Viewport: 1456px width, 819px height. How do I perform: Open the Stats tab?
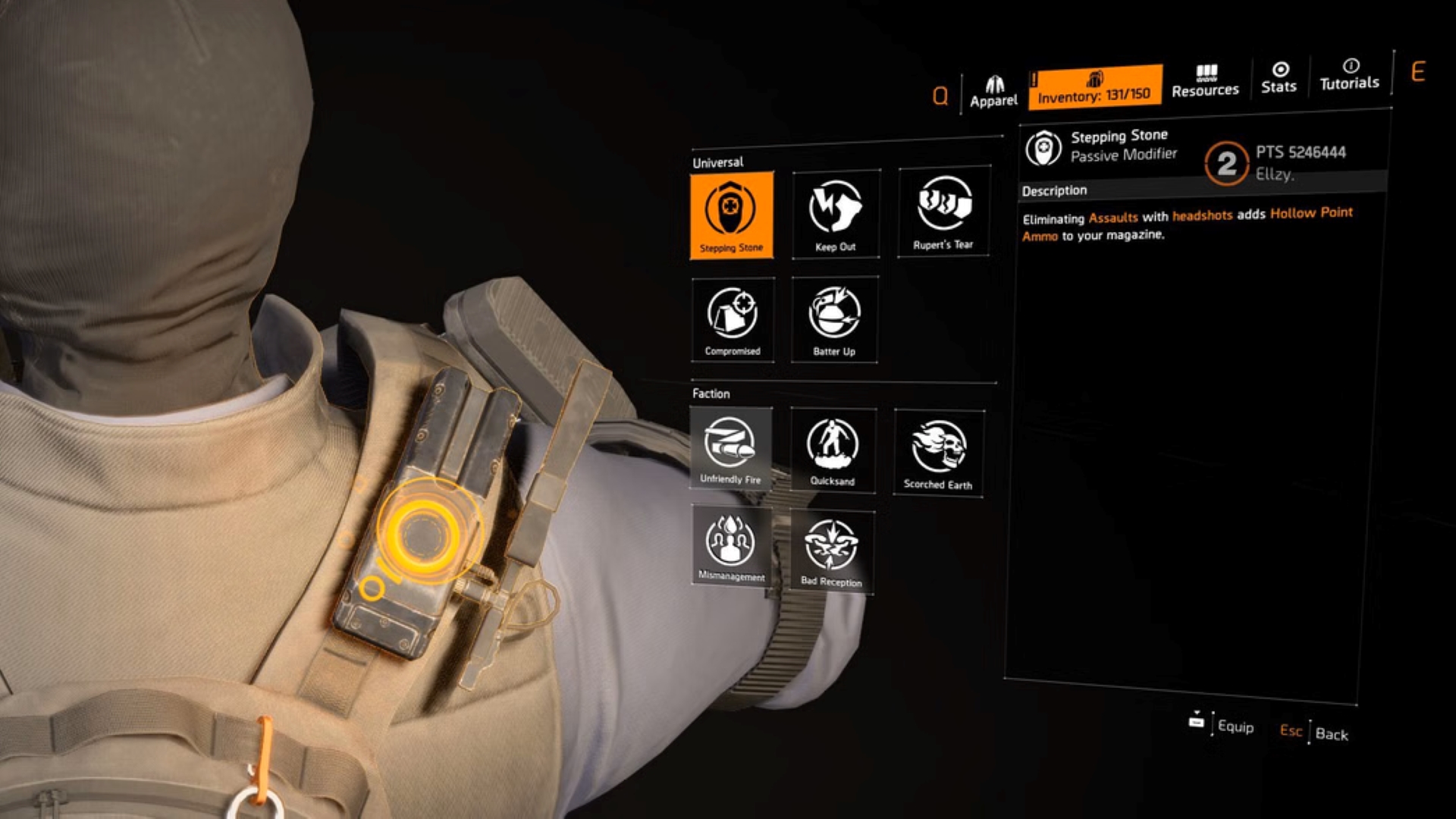click(x=1279, y=79)
